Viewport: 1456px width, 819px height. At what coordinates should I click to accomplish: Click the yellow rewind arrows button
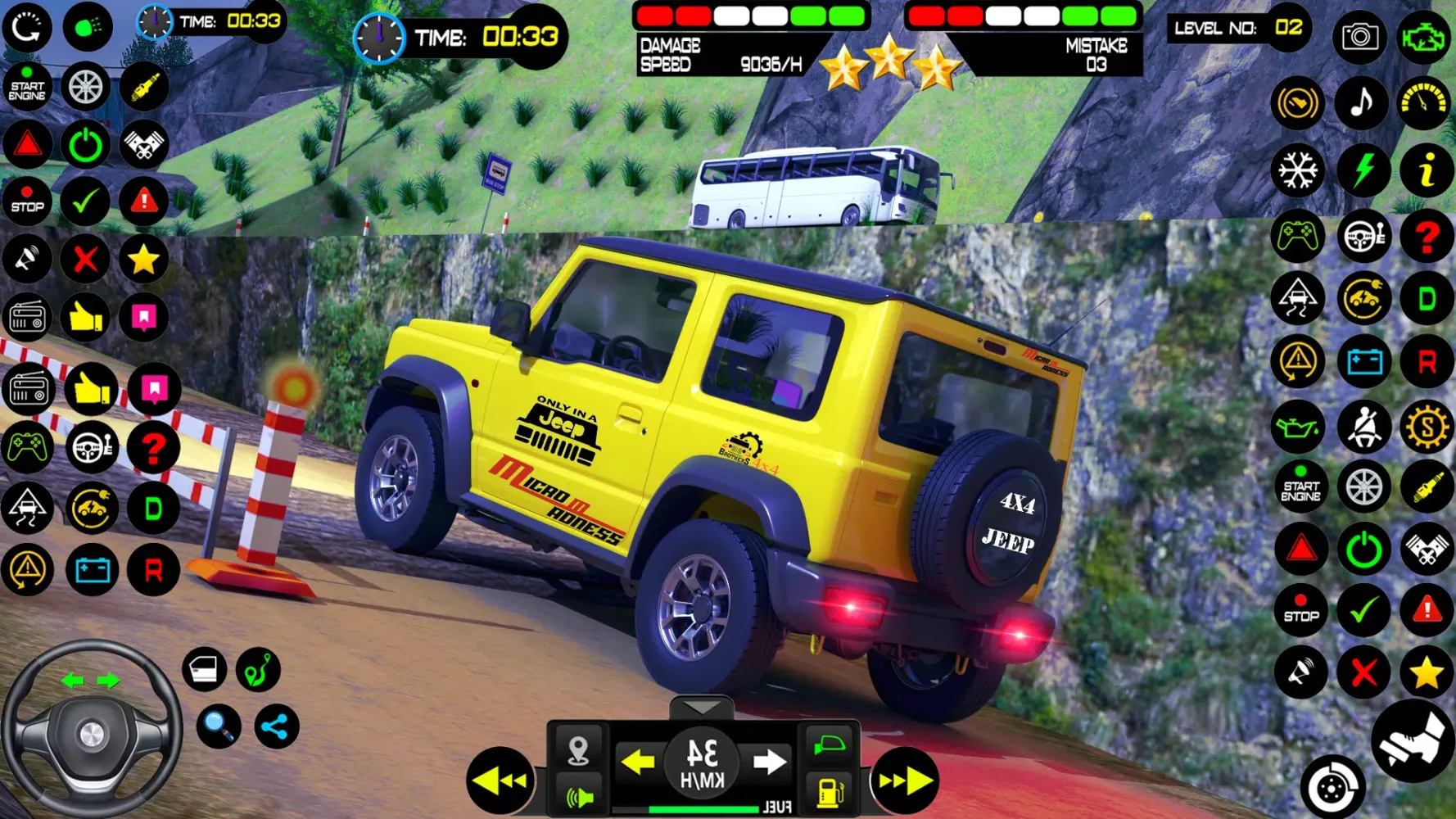pyautogui.click(x=500, y=781)
